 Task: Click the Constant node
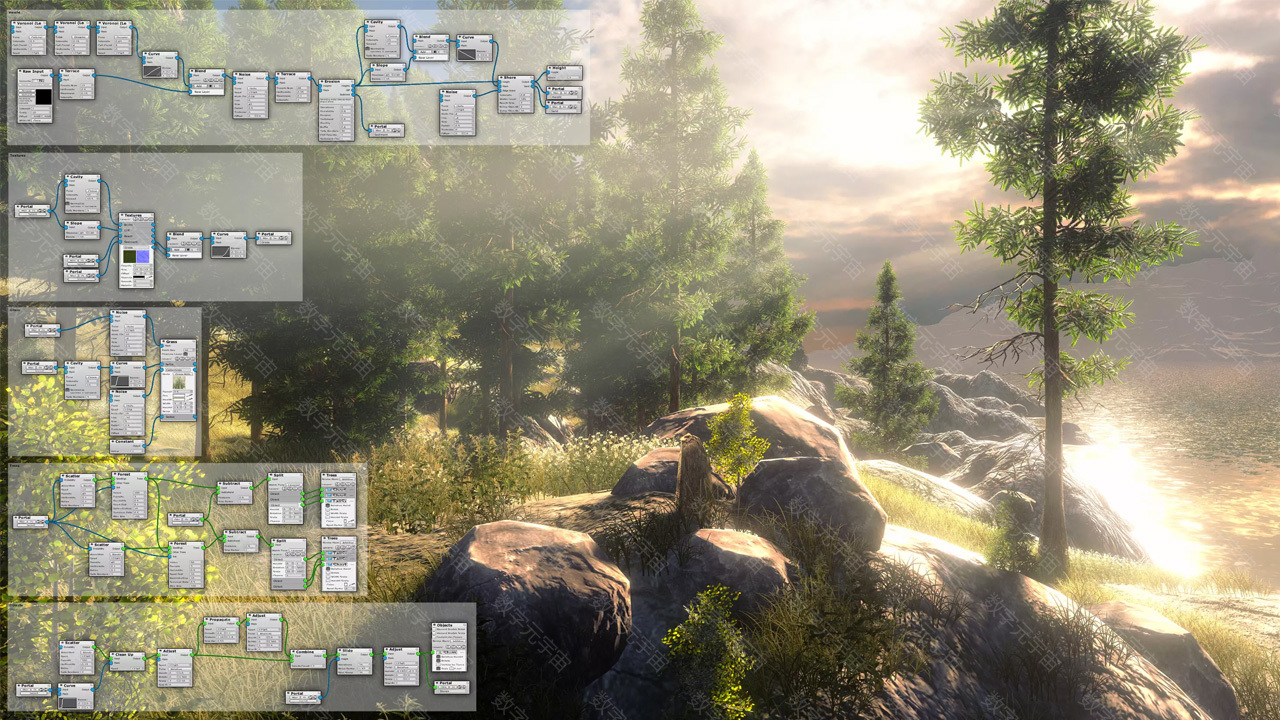click(x=127, y=442)
